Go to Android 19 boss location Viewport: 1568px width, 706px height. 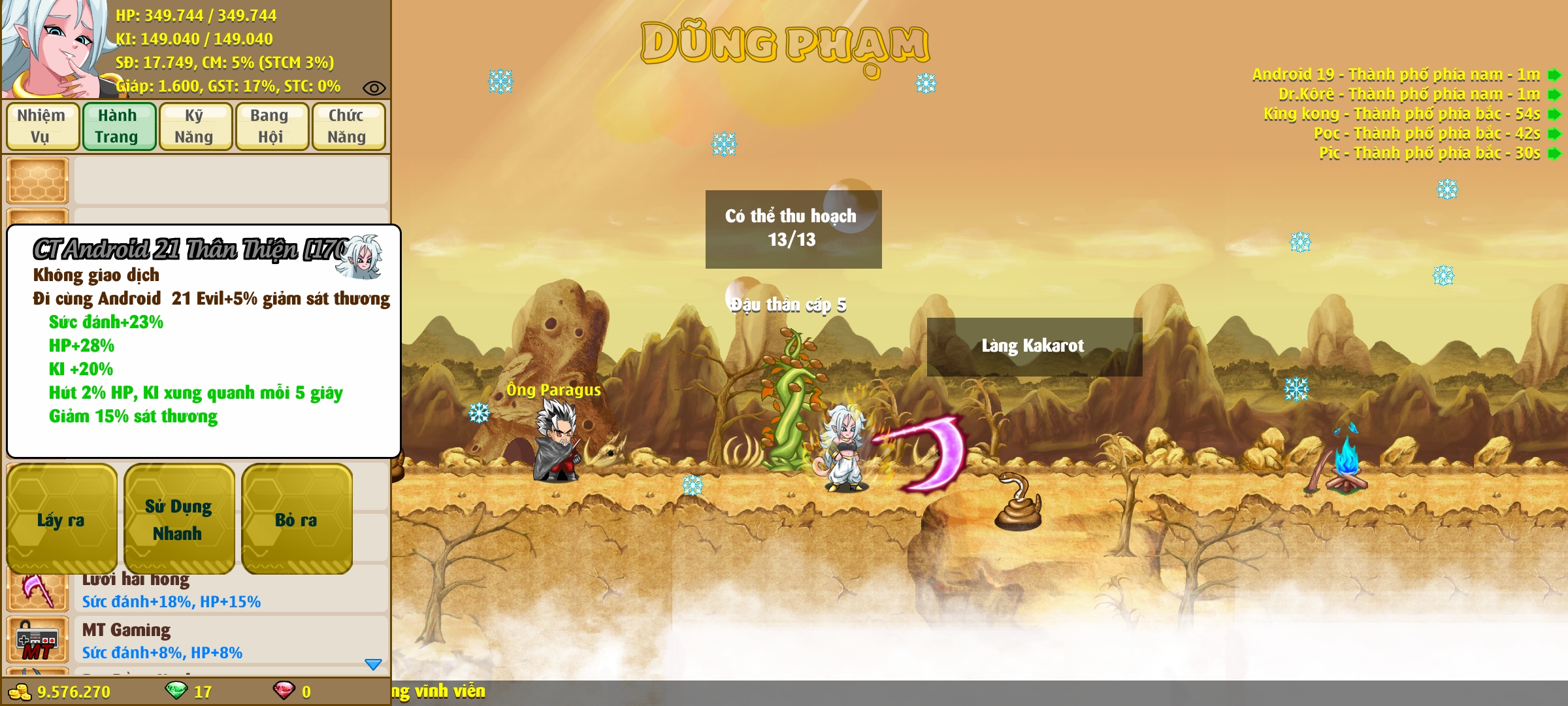pos(1555,75)
